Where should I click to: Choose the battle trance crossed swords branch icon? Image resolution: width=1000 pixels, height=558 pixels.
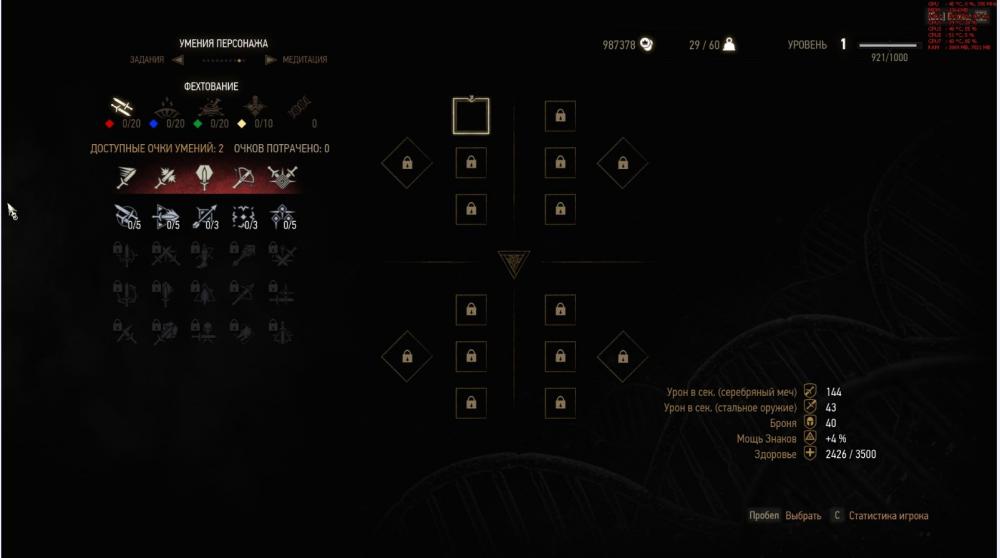tap(283, 178)
